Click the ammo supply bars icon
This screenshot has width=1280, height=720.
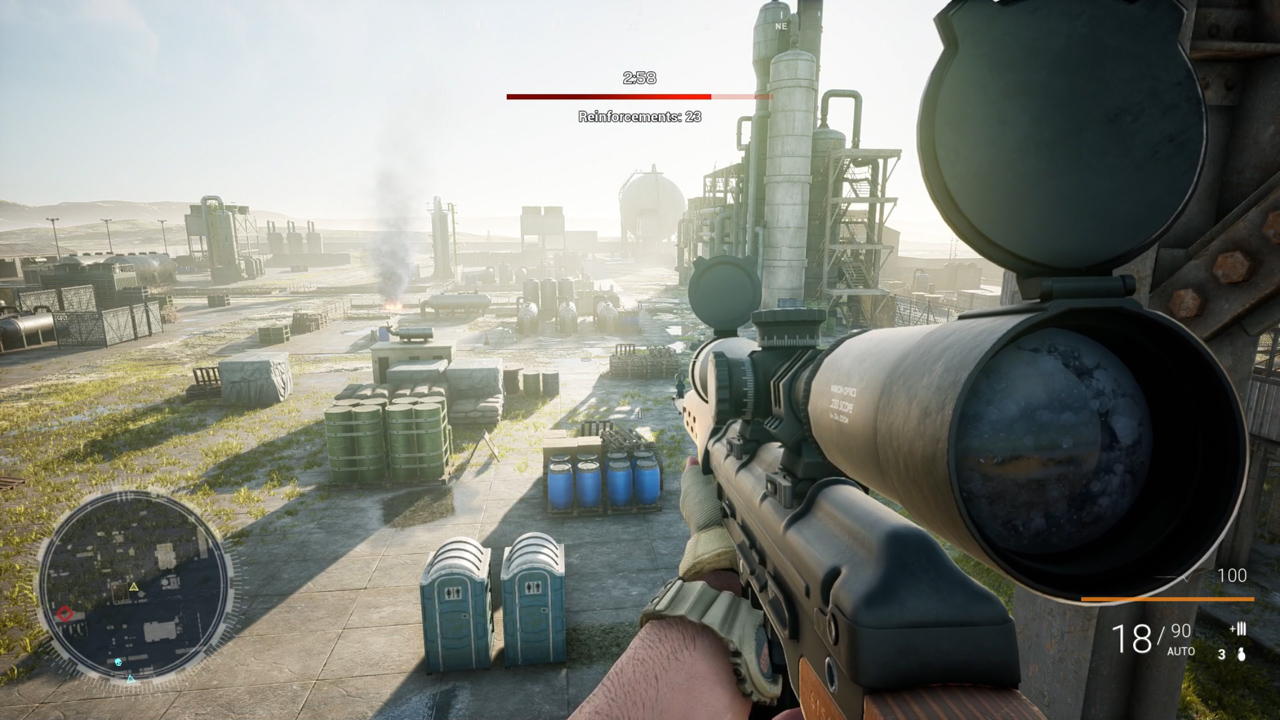tap(1239, 629)
